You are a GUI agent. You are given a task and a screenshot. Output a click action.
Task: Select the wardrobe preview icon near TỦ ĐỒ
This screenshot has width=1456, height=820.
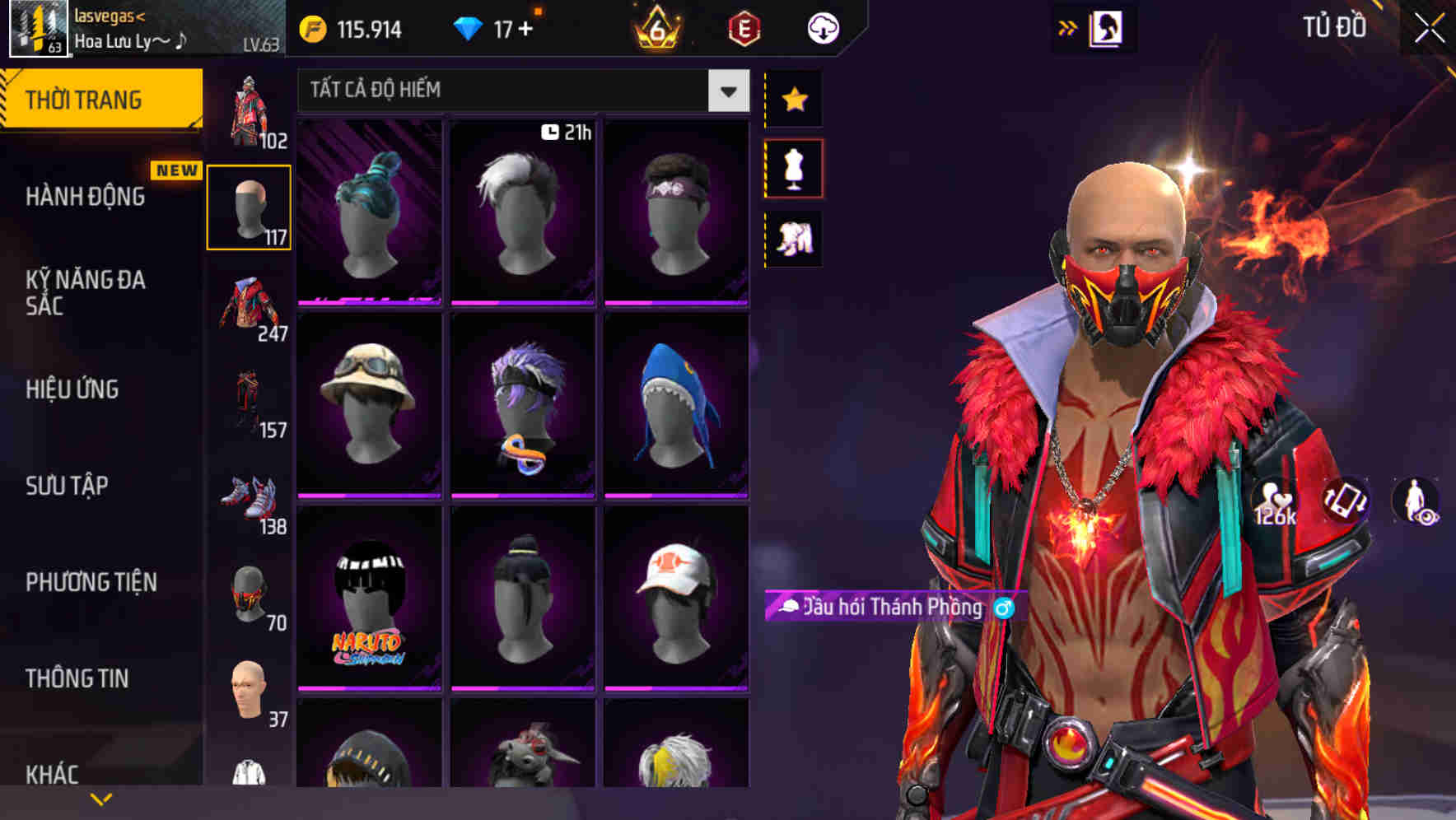pos(1108,27)
